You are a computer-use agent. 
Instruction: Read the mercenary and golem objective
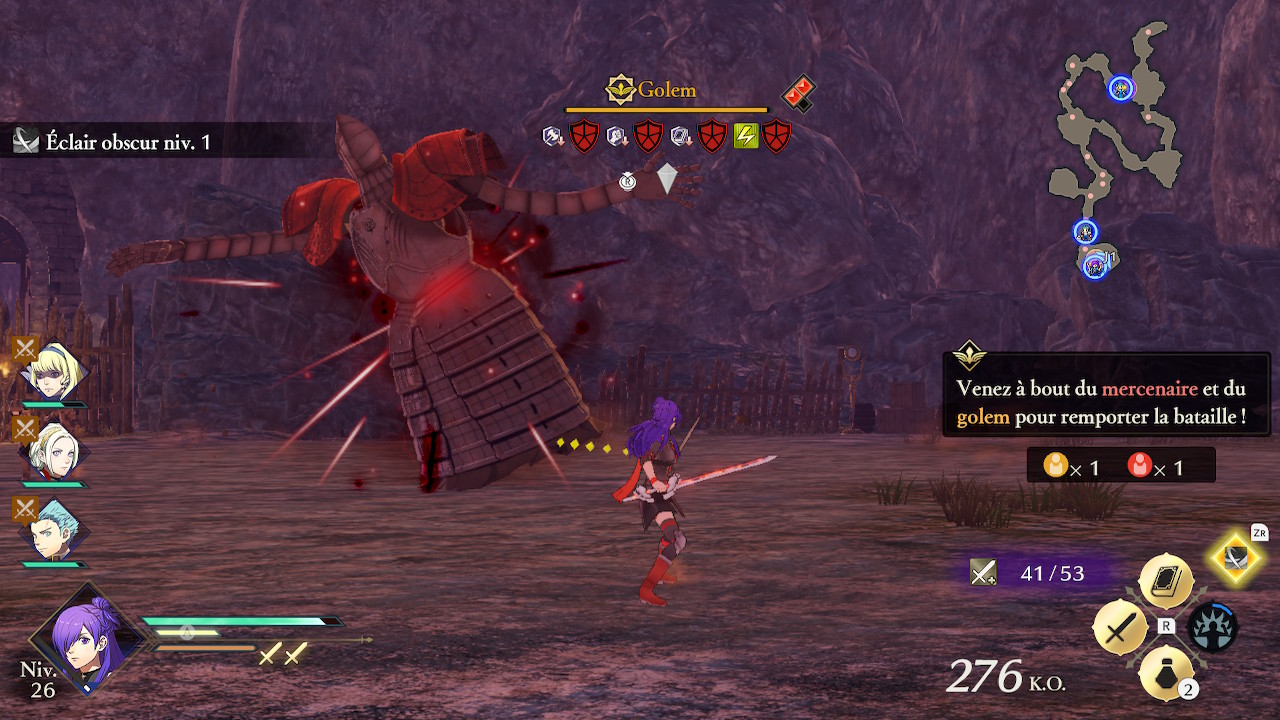pos(1105,402)
